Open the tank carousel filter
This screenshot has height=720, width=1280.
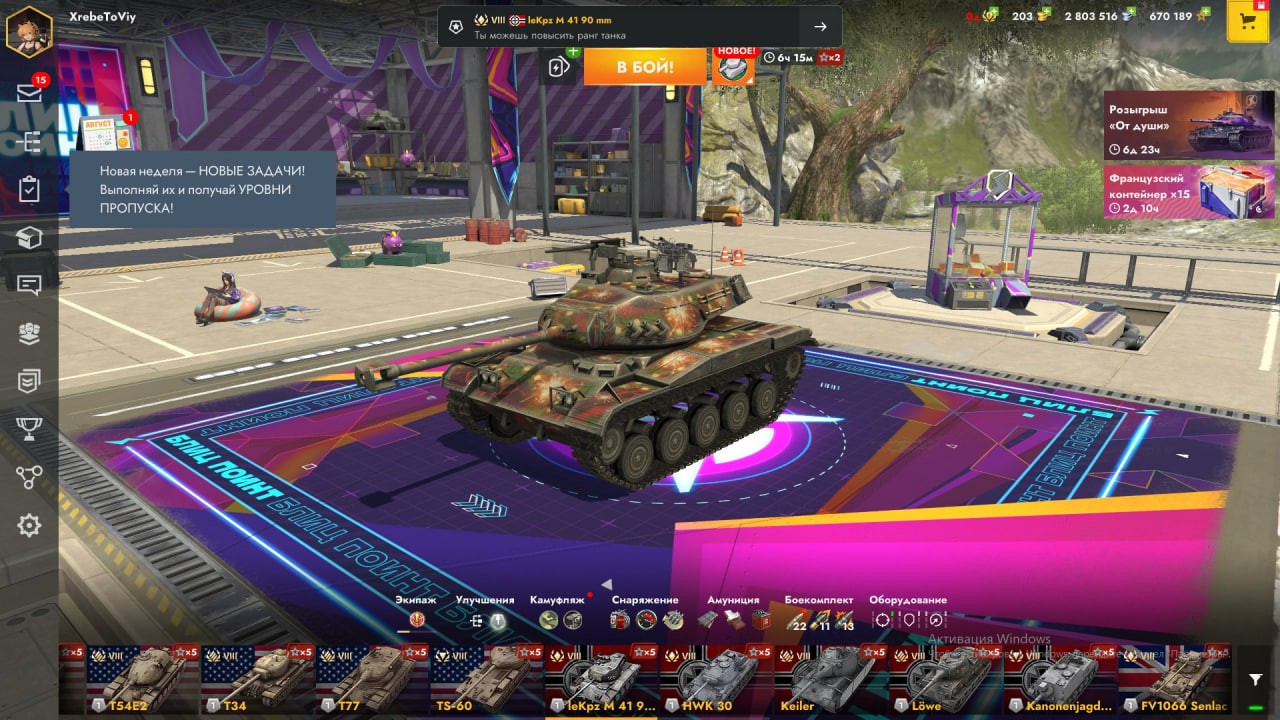tap(1256, 680)
